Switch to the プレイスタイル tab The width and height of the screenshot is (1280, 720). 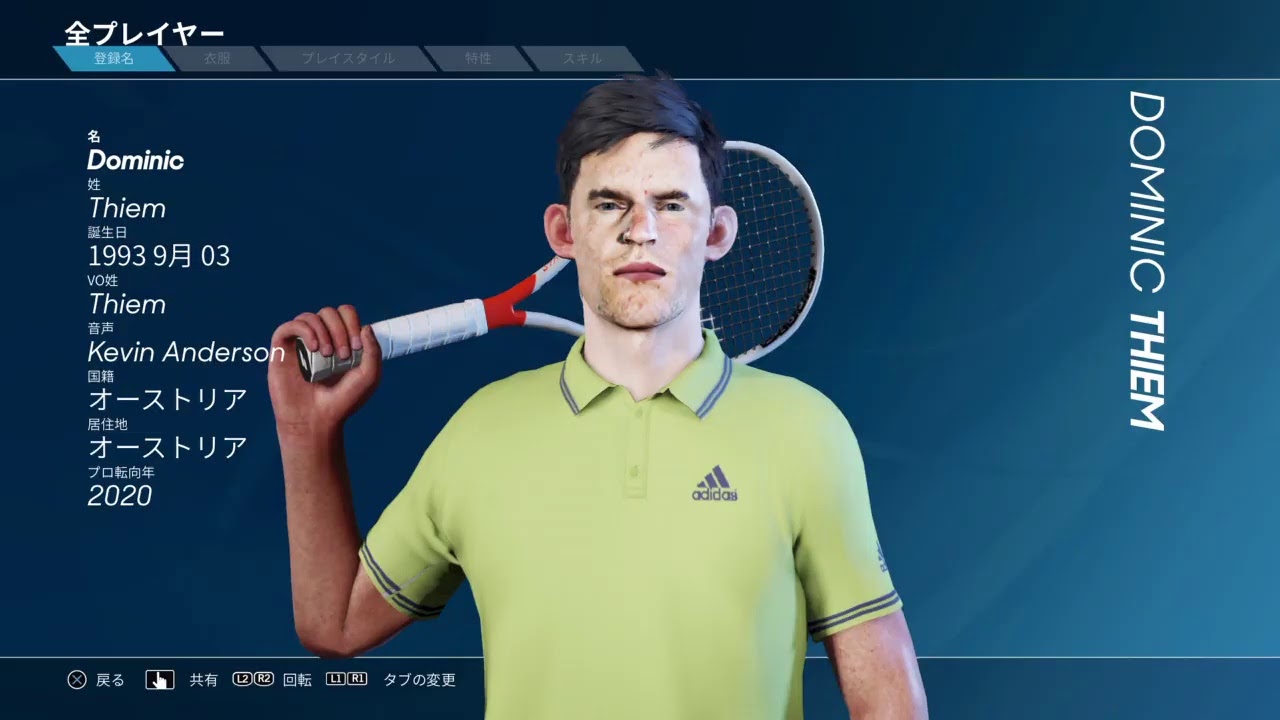(x=348, y=59)
